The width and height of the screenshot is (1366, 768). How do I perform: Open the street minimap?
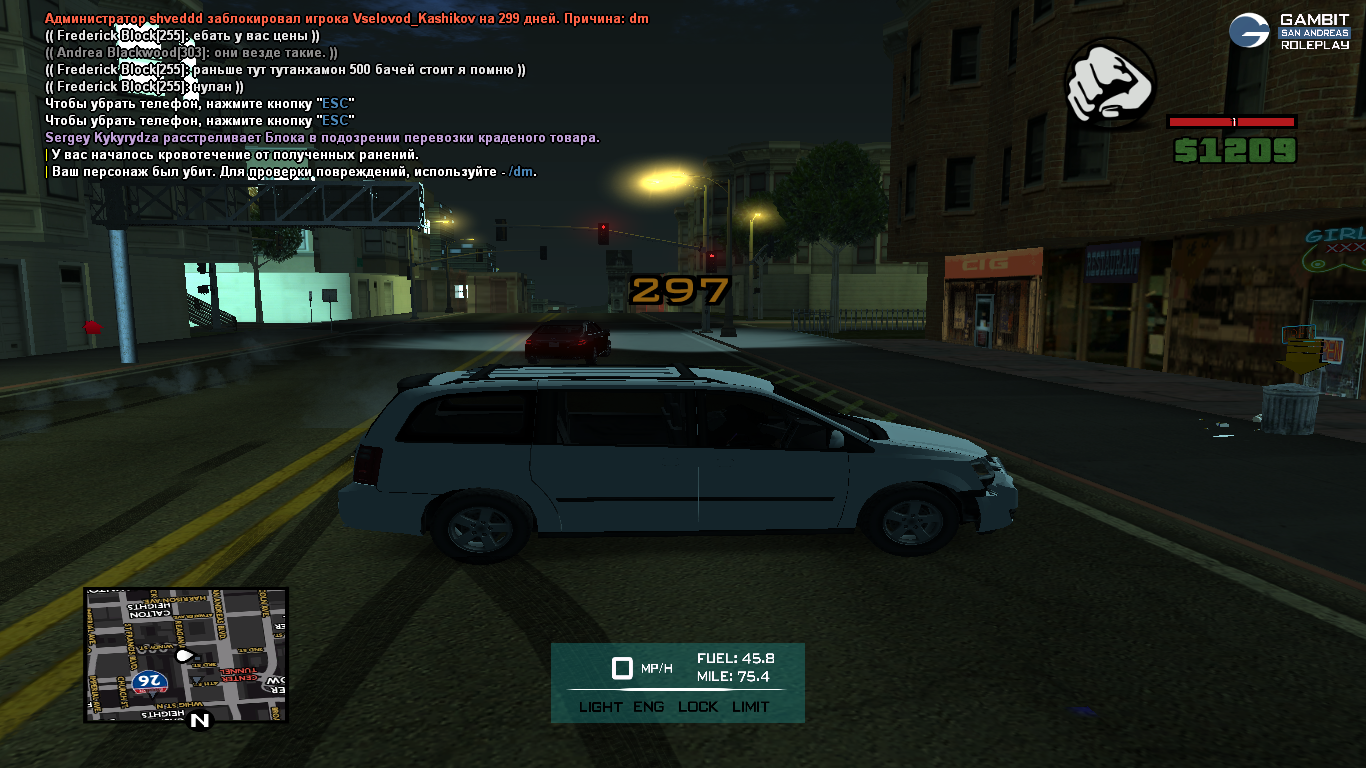(x=186, y=654)
